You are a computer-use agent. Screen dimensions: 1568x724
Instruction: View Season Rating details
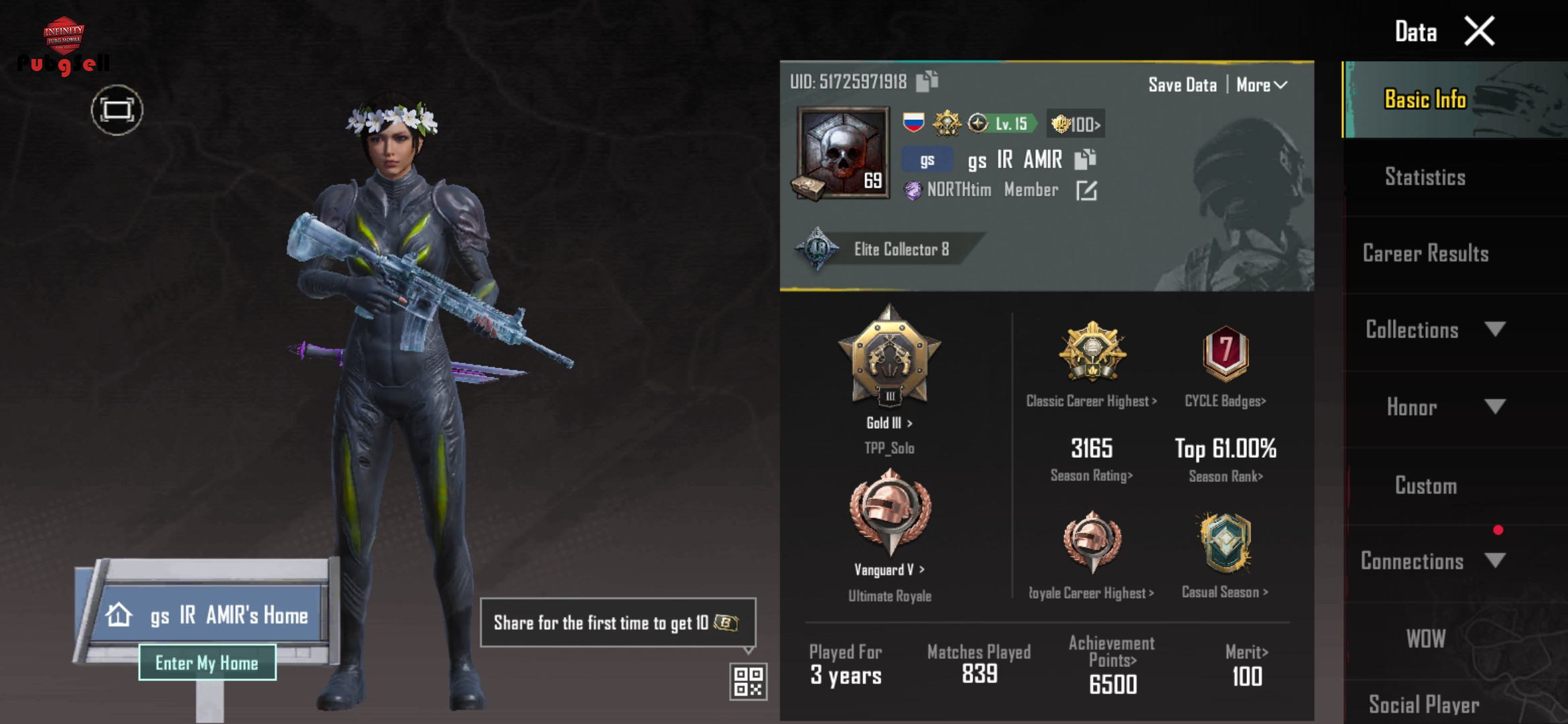(1091, 475)
